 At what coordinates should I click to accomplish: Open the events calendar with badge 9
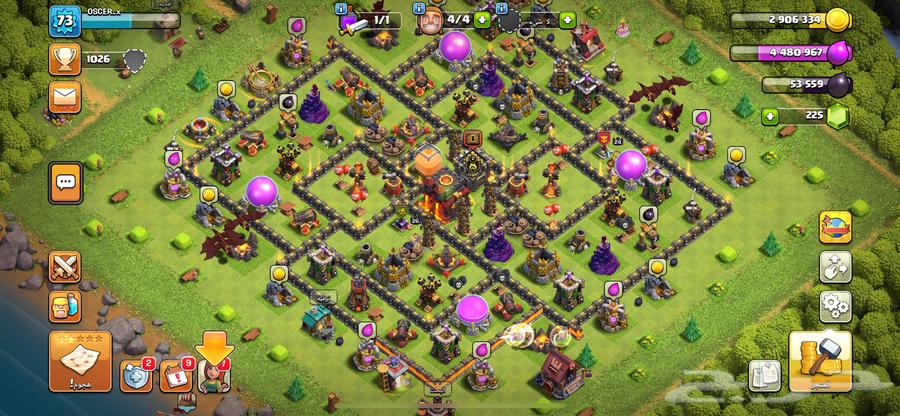[176, 376]
